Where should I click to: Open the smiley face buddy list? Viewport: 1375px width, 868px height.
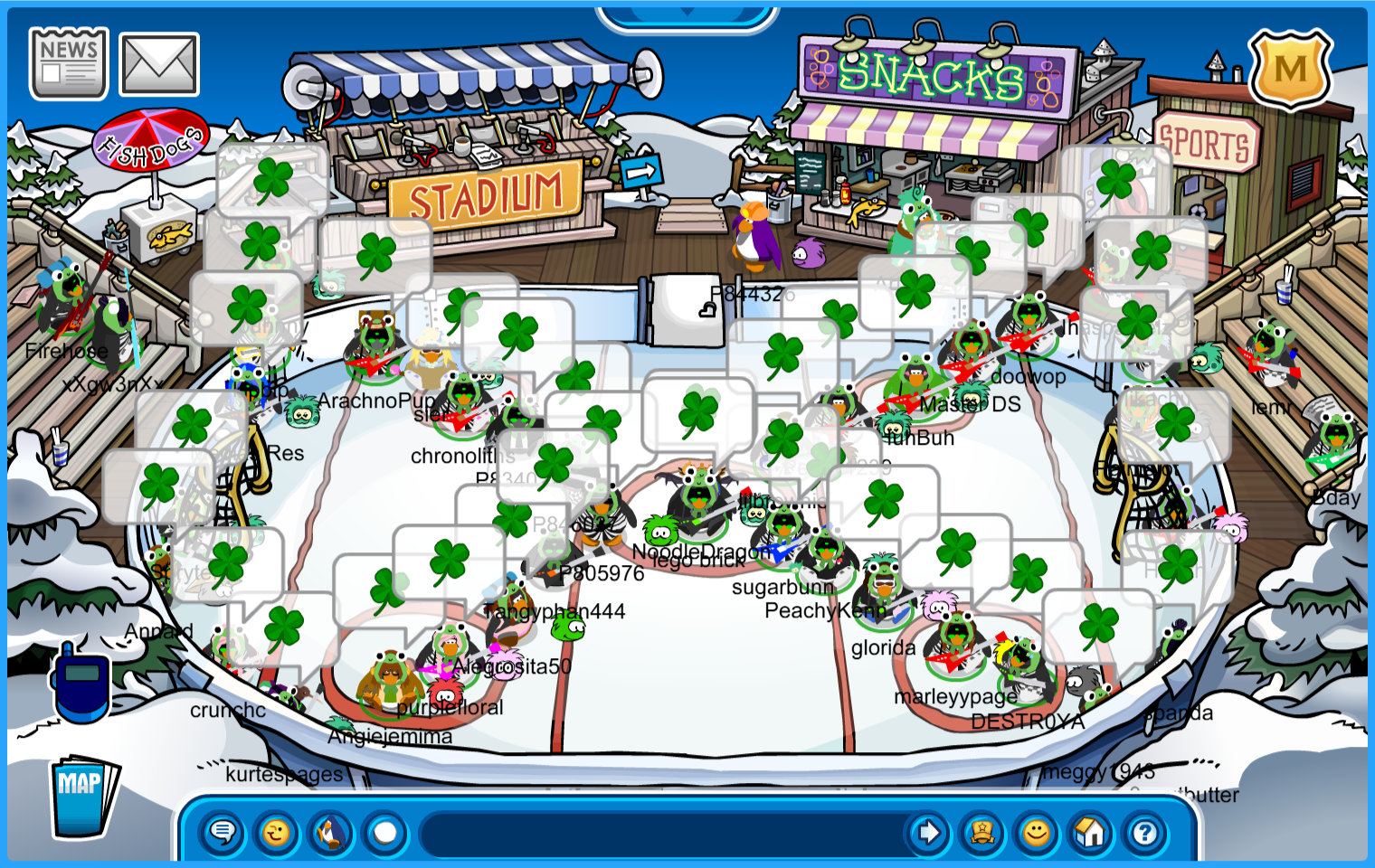(x=1037, y=832)
